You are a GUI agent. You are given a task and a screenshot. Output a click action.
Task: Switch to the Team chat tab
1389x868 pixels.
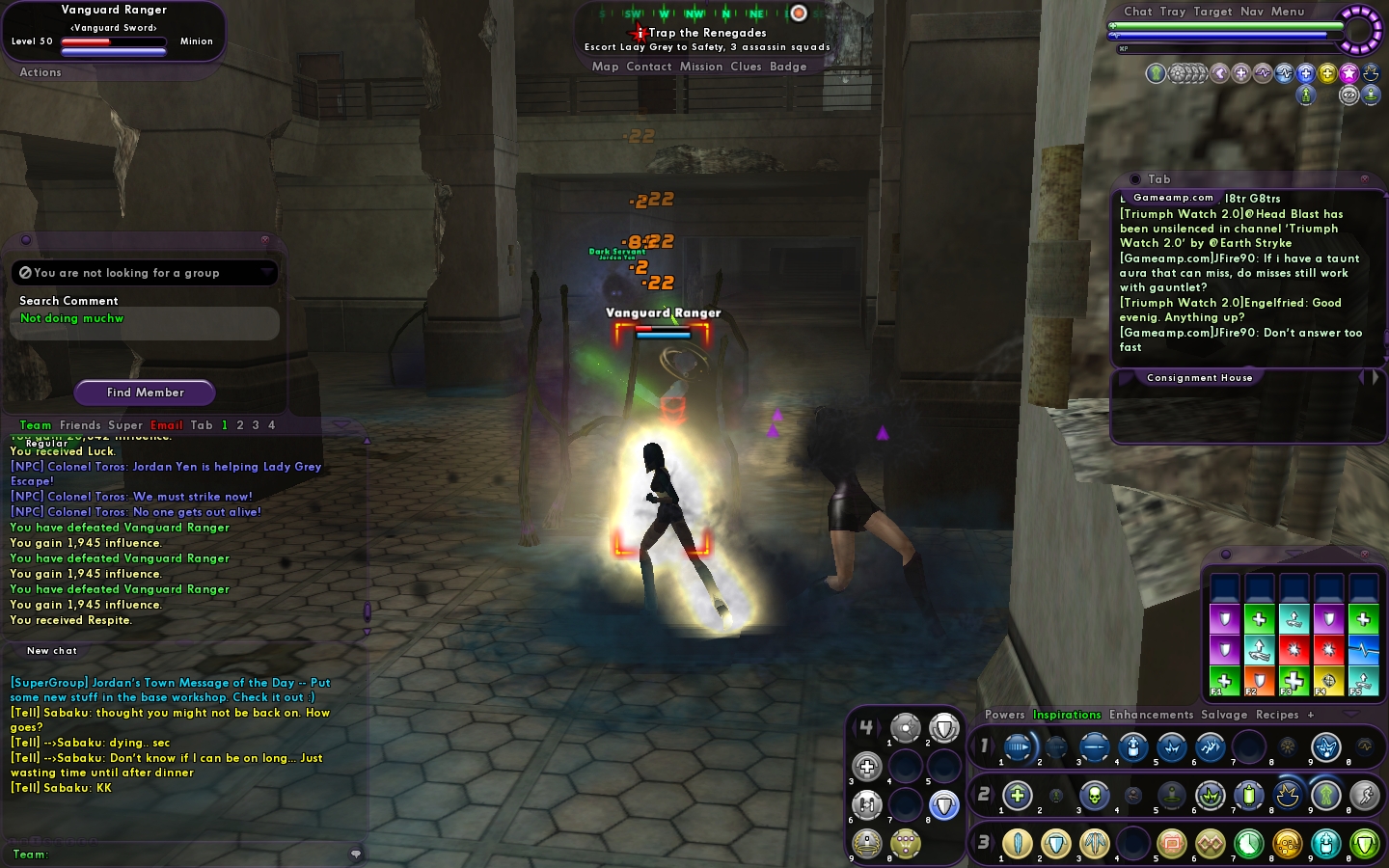(x=36, y=425)
